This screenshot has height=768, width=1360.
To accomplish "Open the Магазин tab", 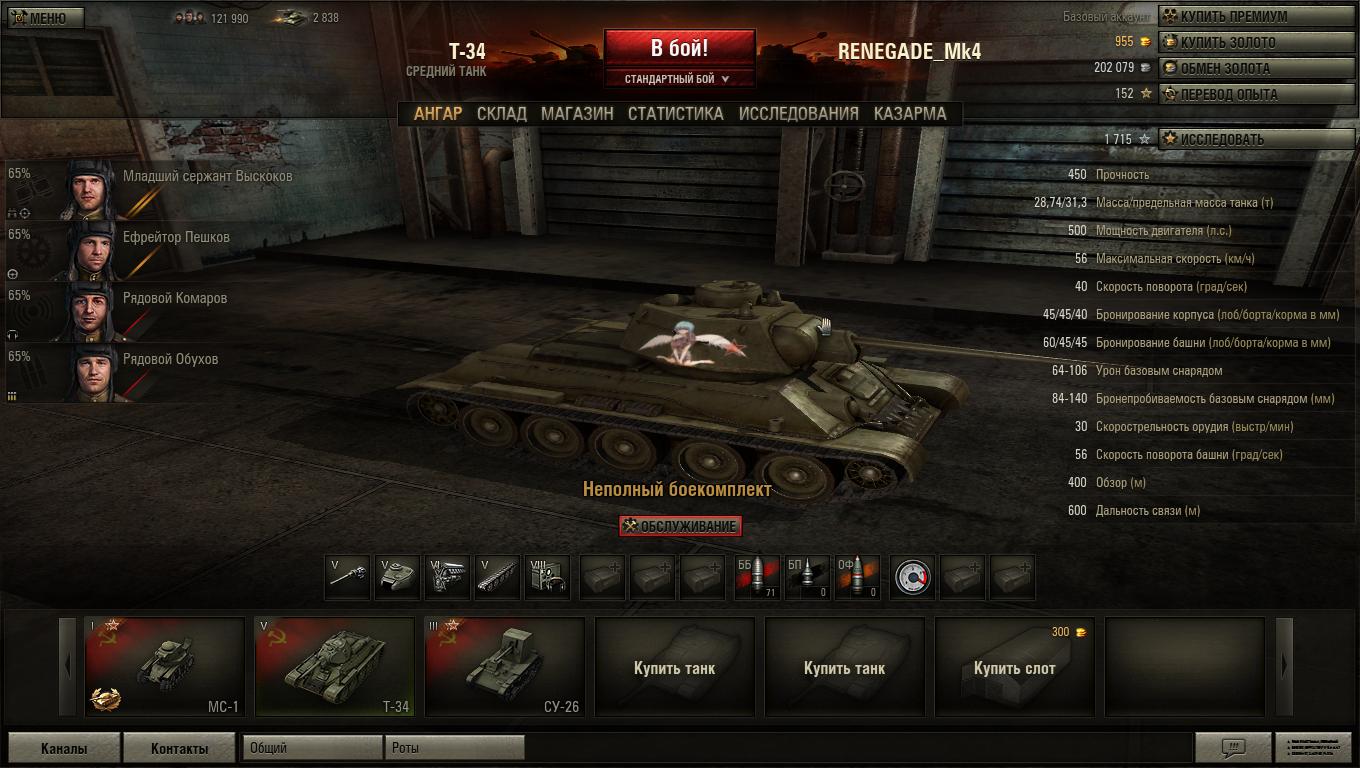I will pos(577,114).
